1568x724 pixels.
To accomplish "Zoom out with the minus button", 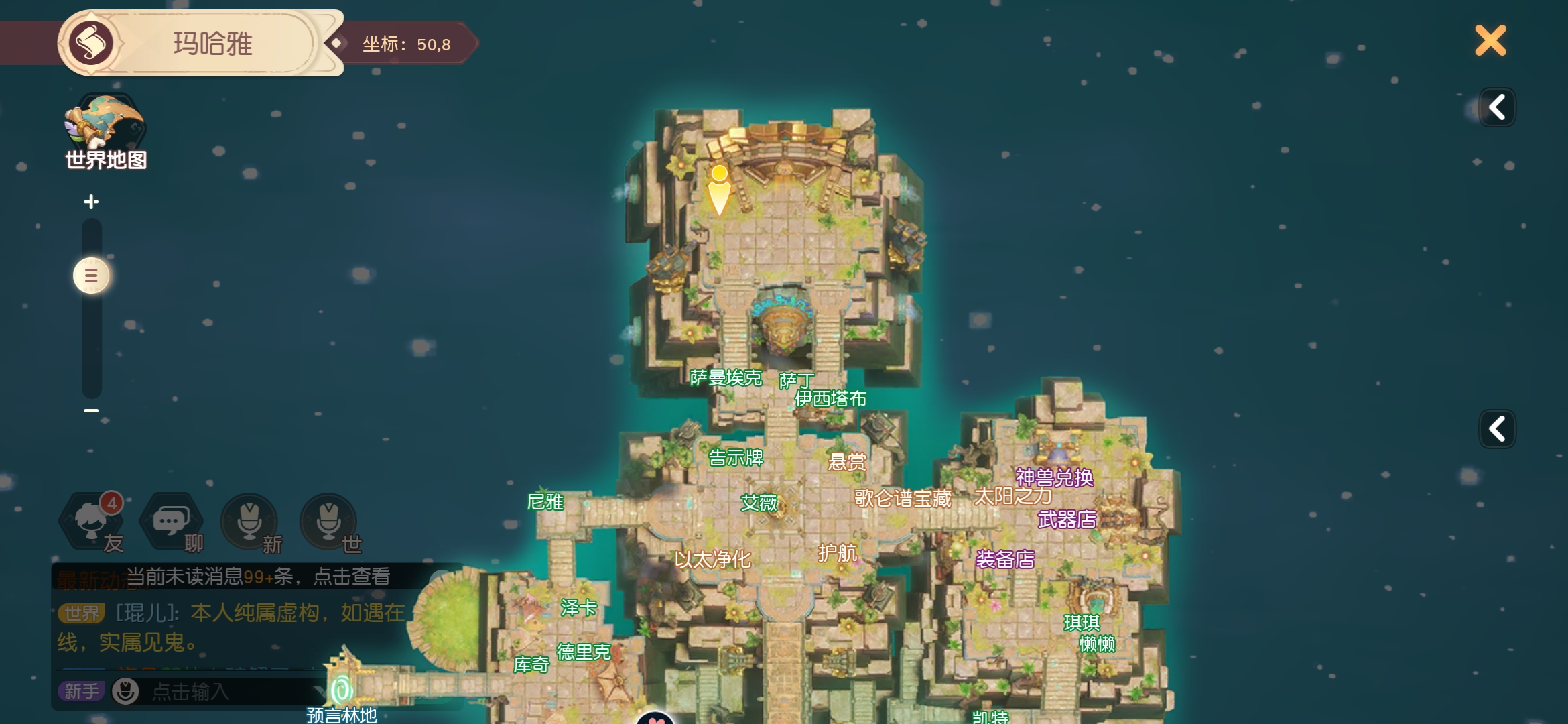I will pos(91,410).
